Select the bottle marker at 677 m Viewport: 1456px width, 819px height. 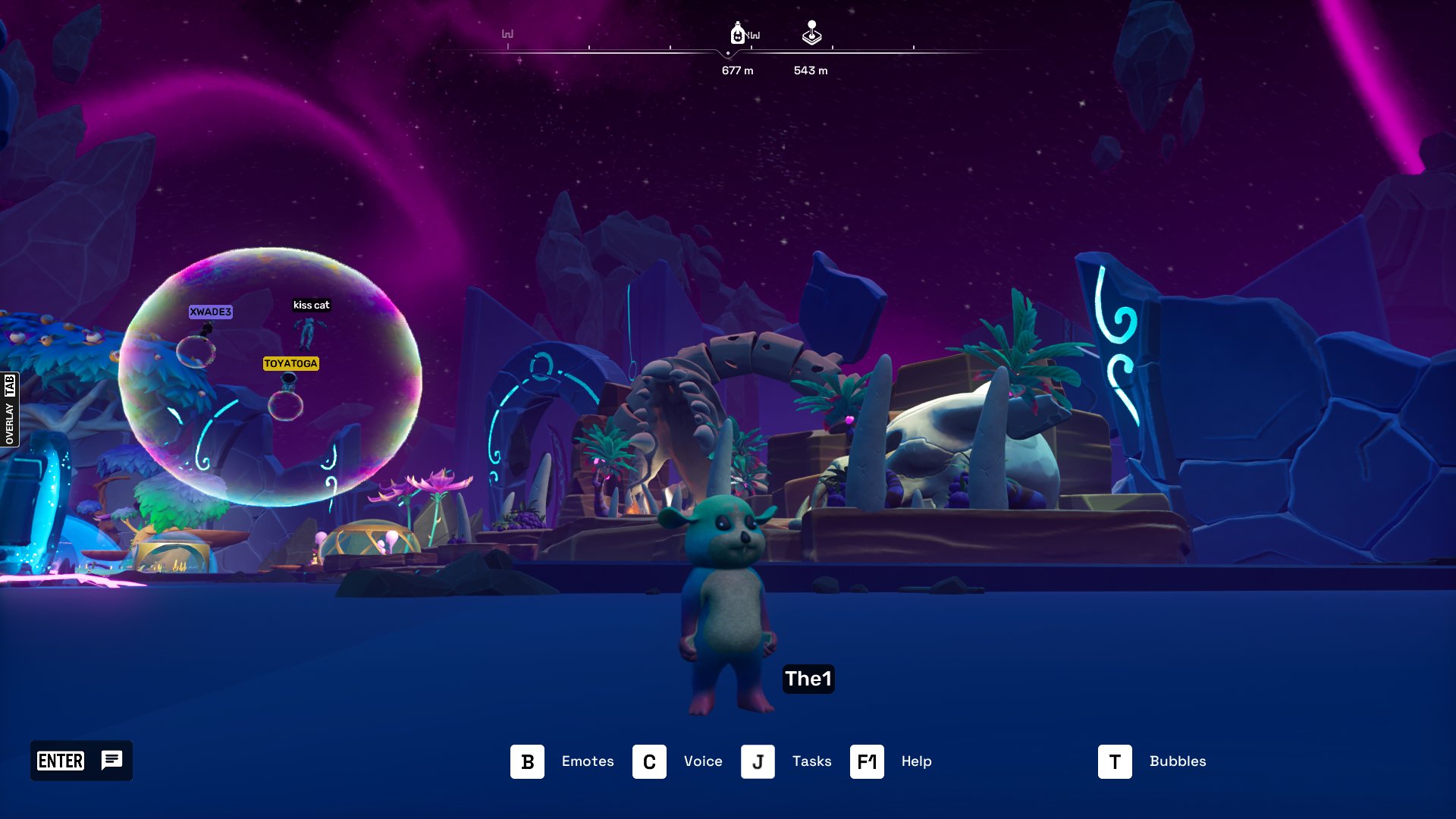tap(737, 33)
